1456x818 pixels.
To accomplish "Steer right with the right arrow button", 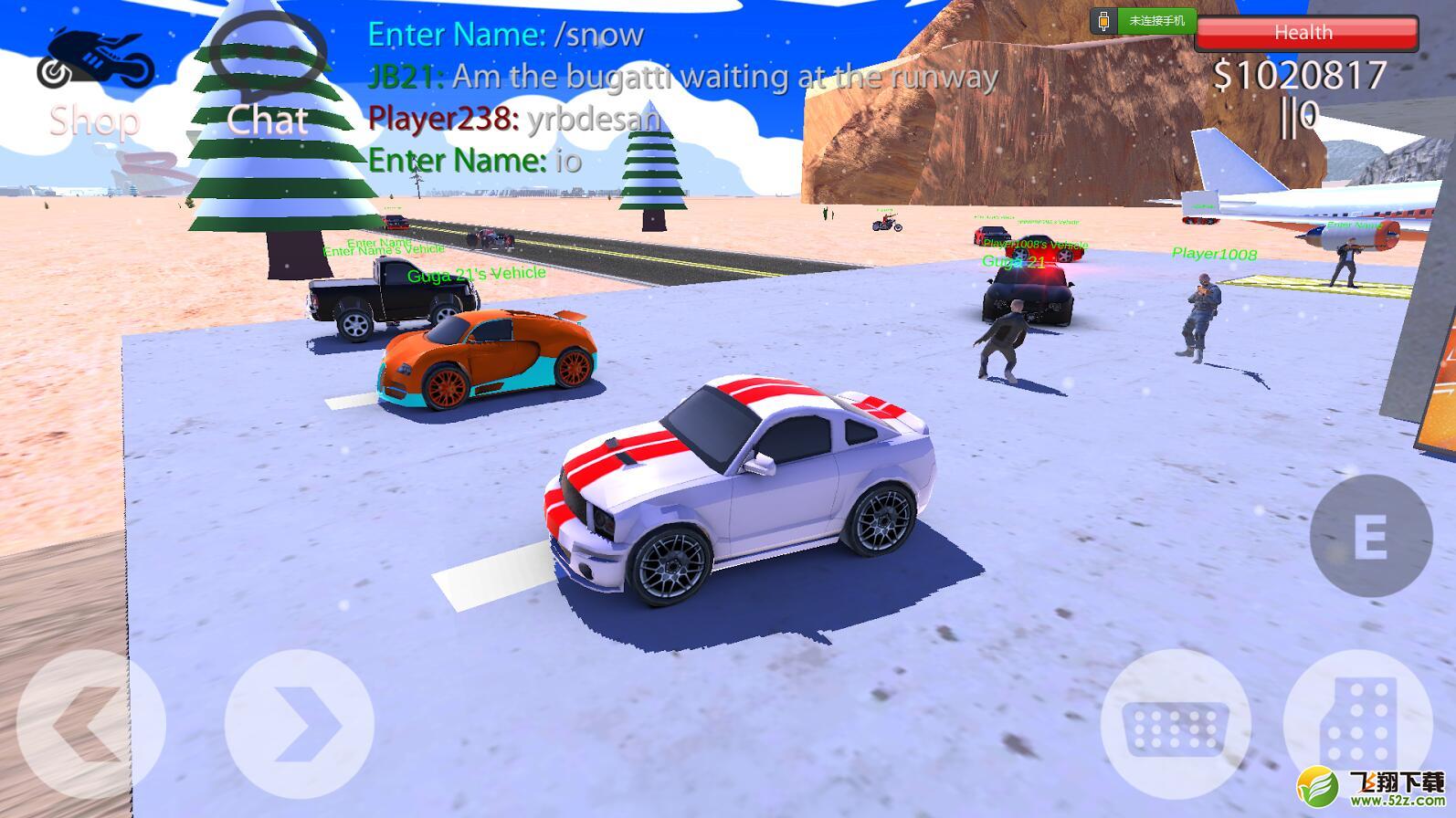I will click(300, 725).
